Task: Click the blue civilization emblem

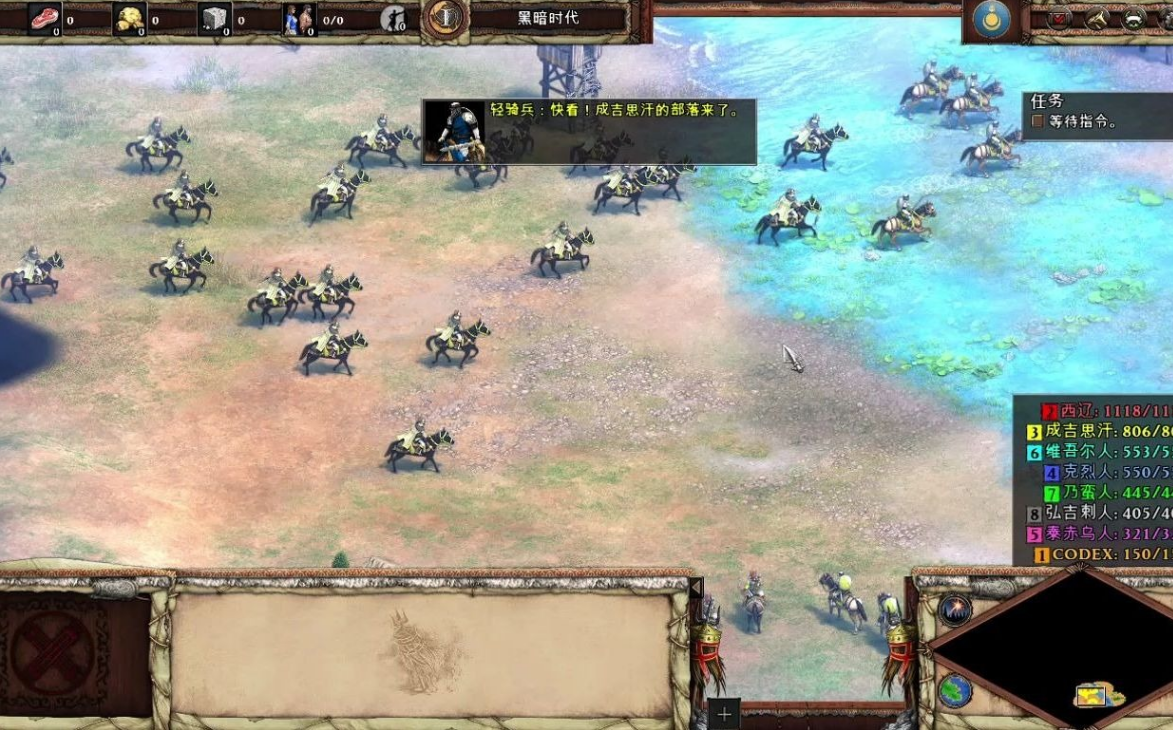Action: (991, 20)
